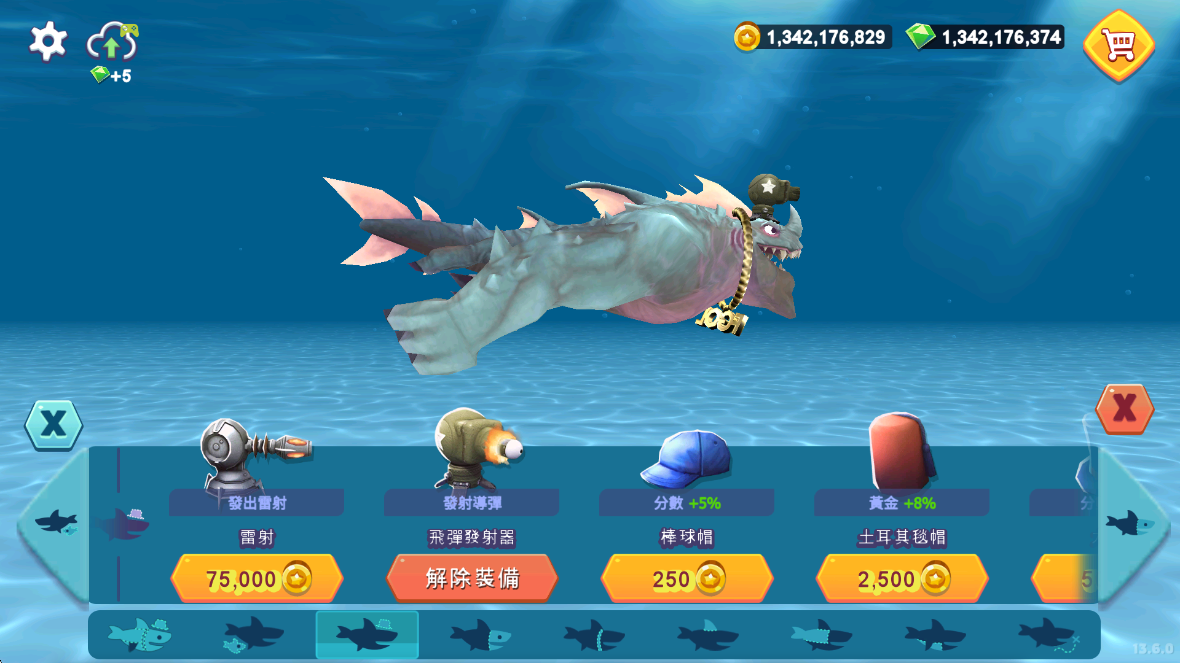Buy the baseball cap for 250 coins
The width and height of the screenshot is (1180, 663).
(687, 579)
